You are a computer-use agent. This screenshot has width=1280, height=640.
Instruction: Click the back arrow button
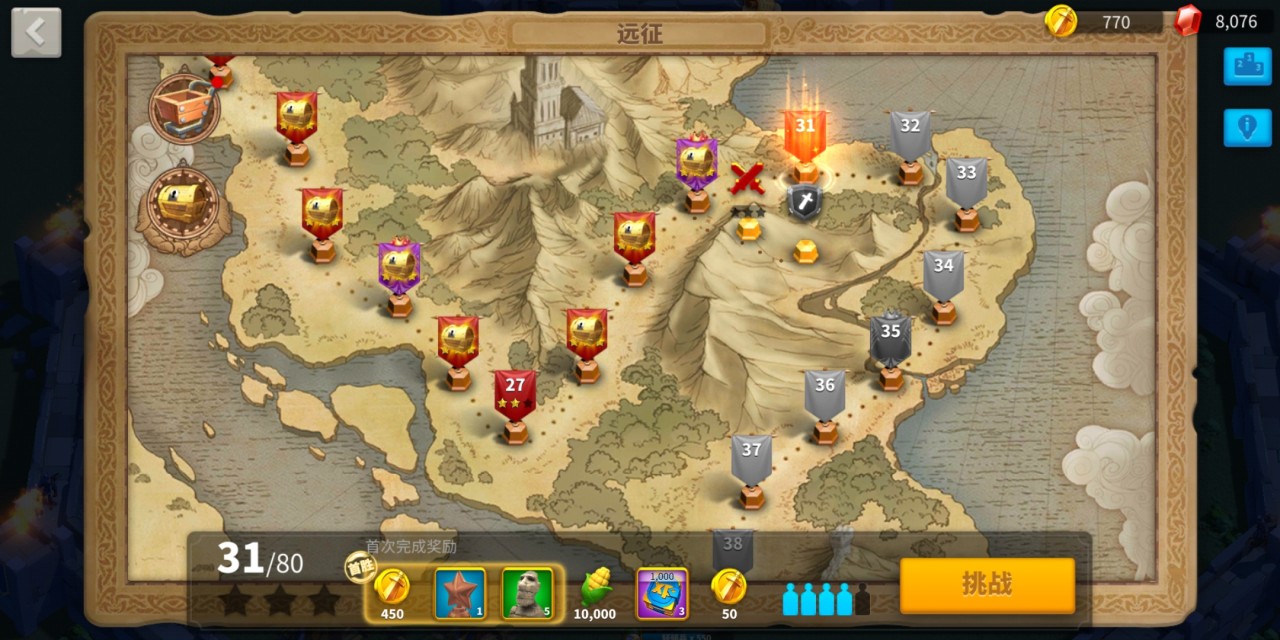36,33
